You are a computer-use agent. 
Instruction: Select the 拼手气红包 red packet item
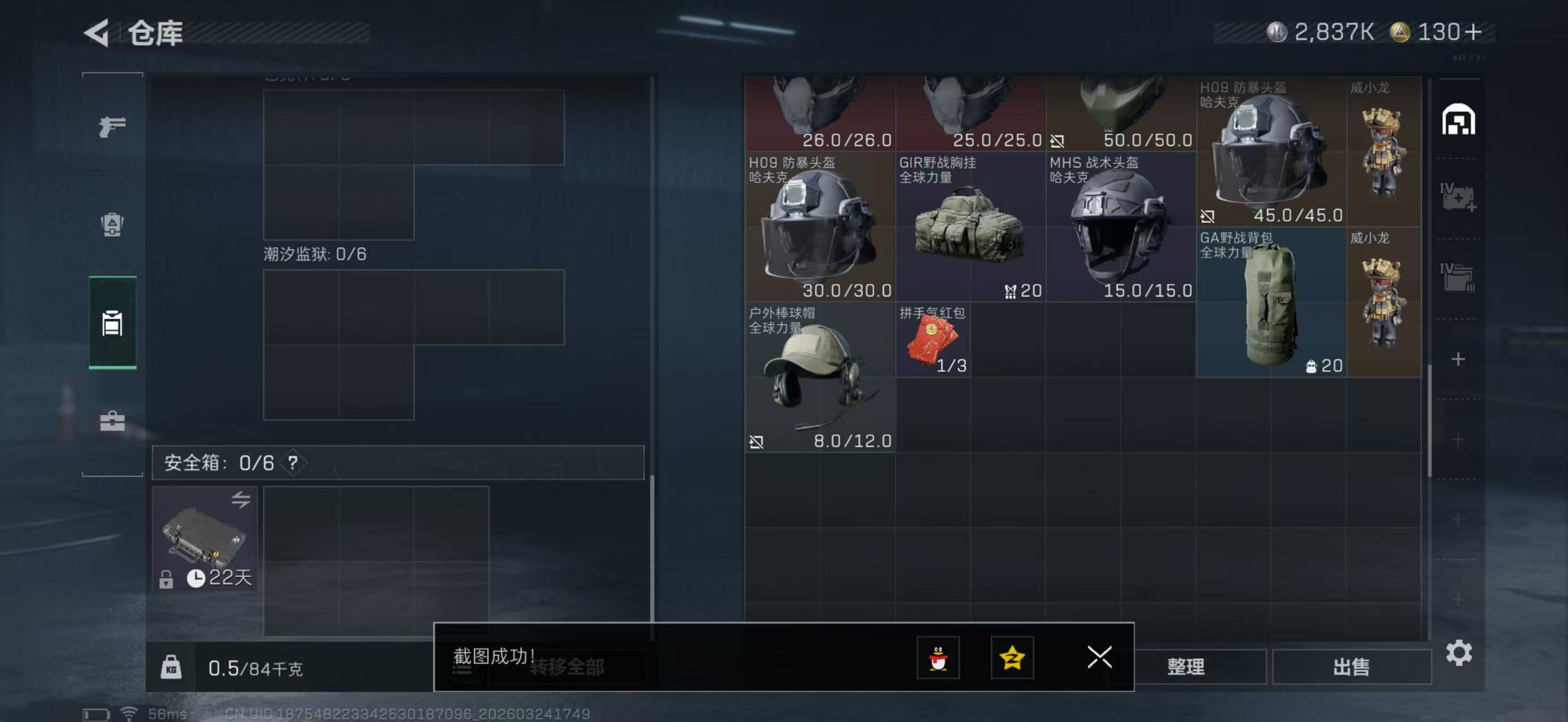pos(931,339)
